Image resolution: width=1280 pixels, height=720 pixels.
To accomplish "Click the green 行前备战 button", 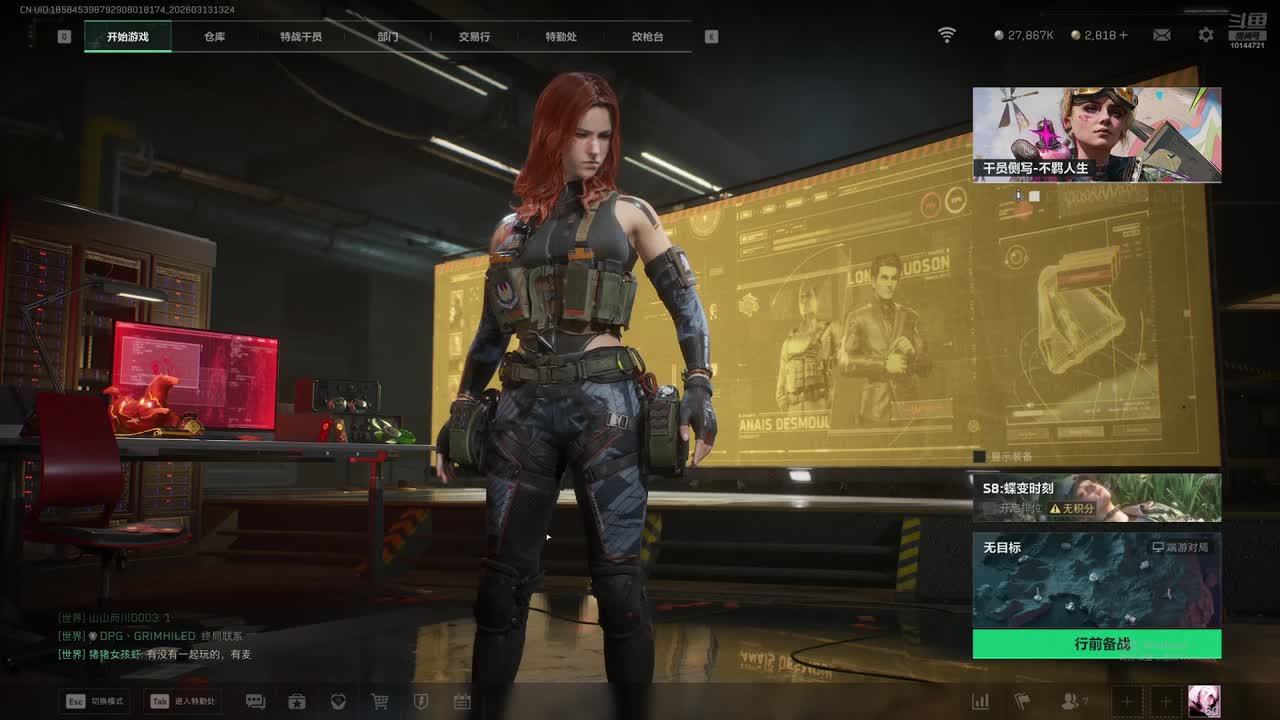I will [x=1096, y=644].
